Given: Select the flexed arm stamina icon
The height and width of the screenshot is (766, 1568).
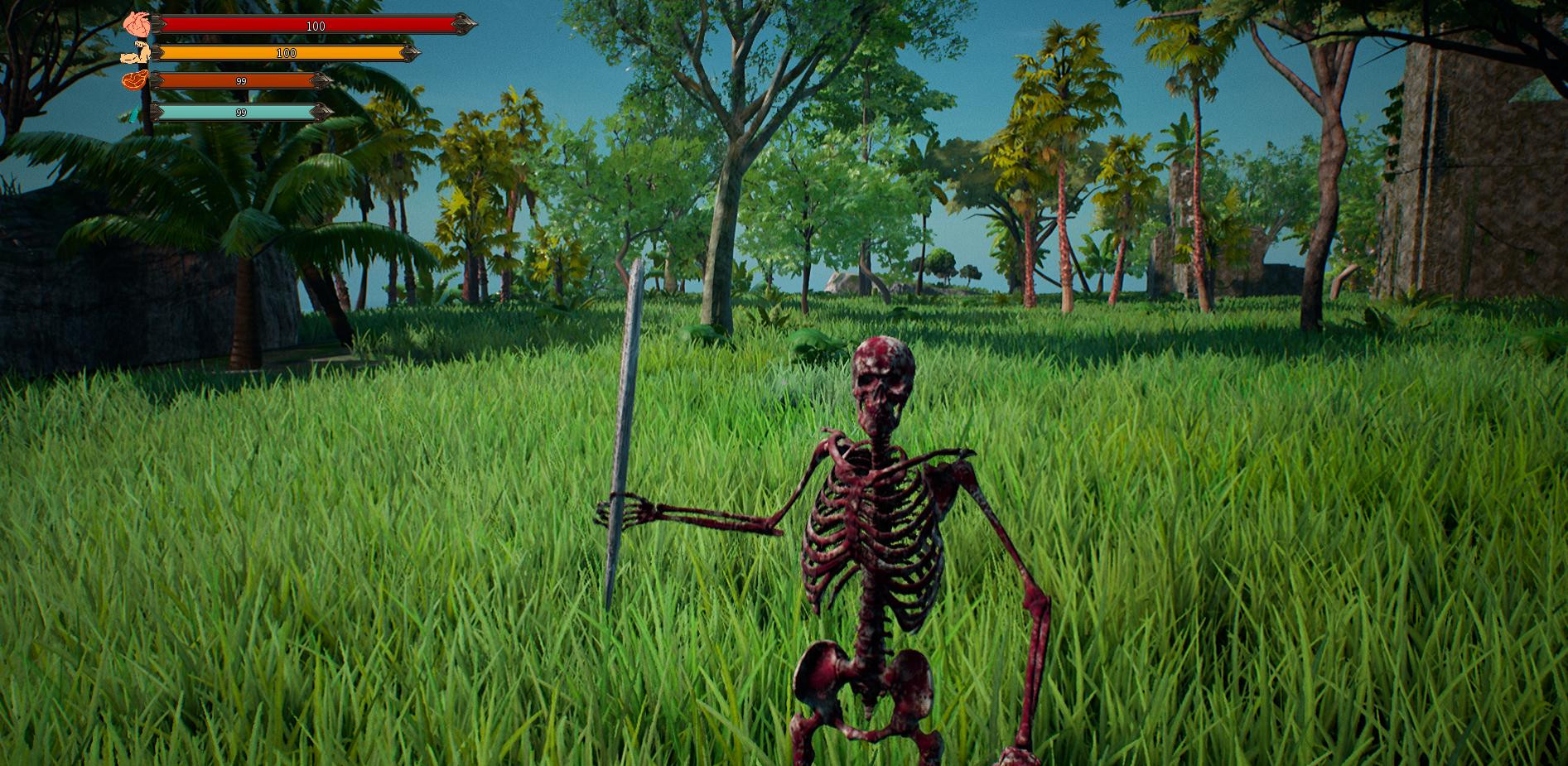Looking at the screenshot, I should coord(137,53).
